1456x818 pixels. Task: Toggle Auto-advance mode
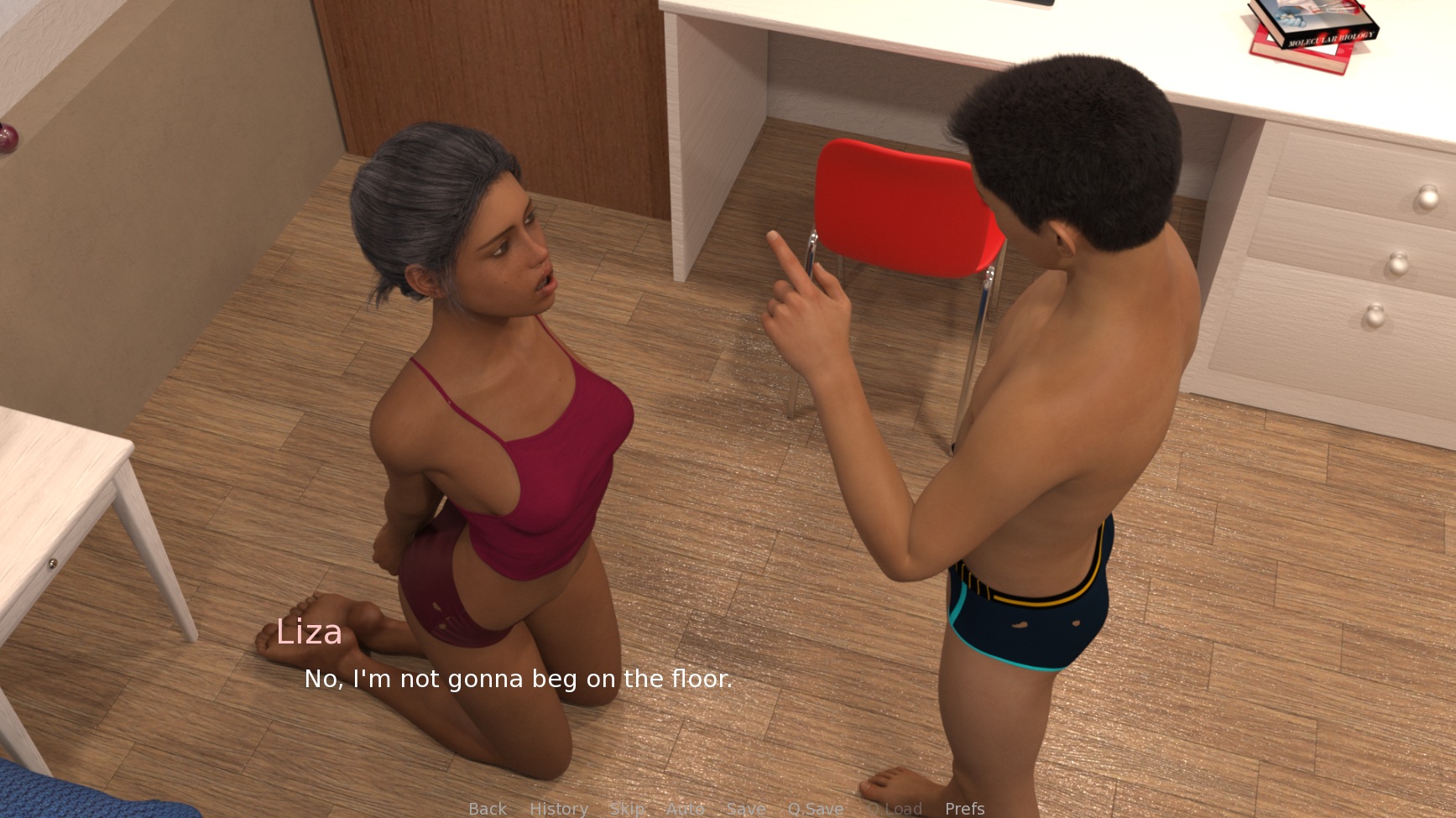pos(685,808)
